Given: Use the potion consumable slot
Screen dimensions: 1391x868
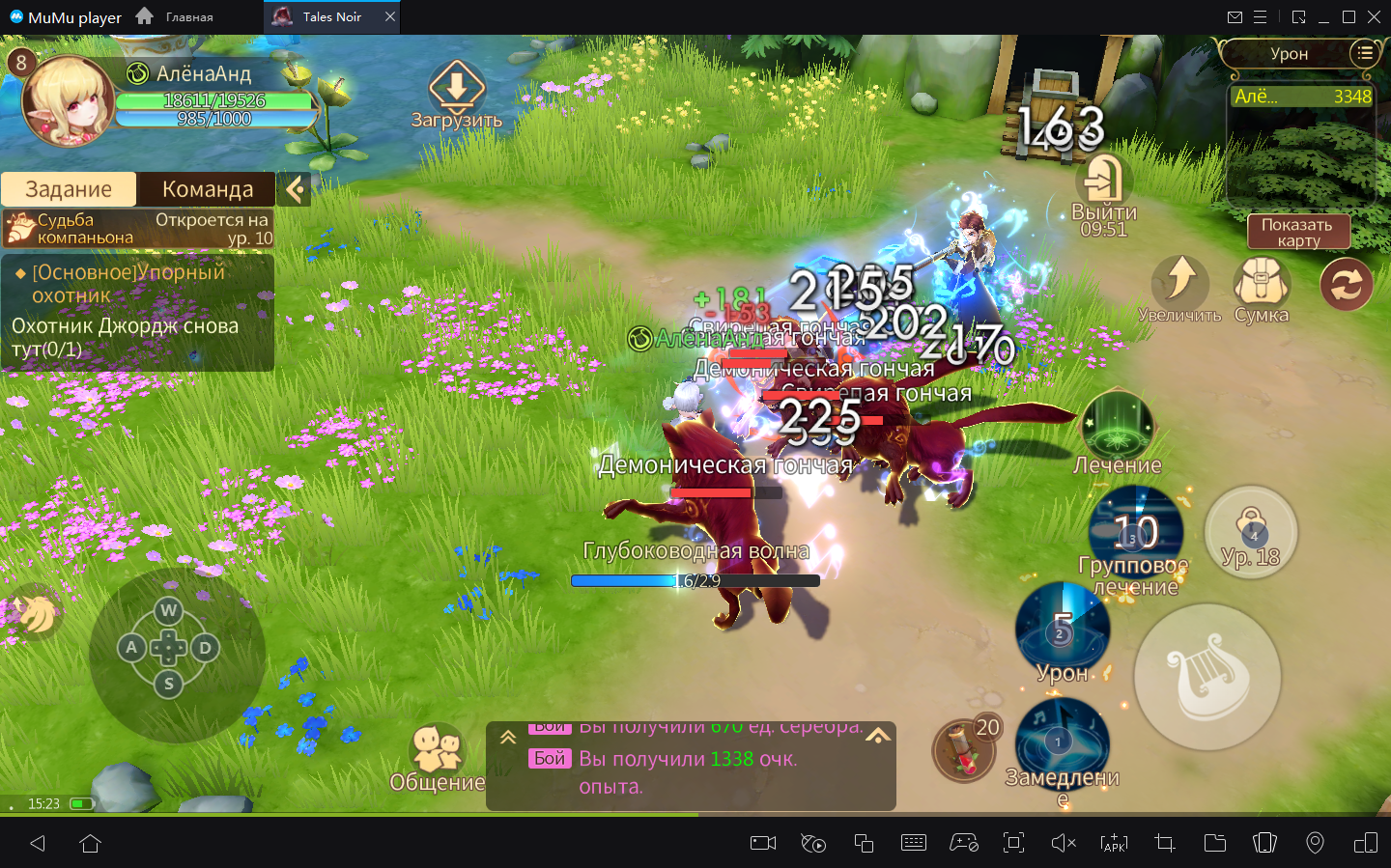Looking at the screenshot, I should [963, 751].
